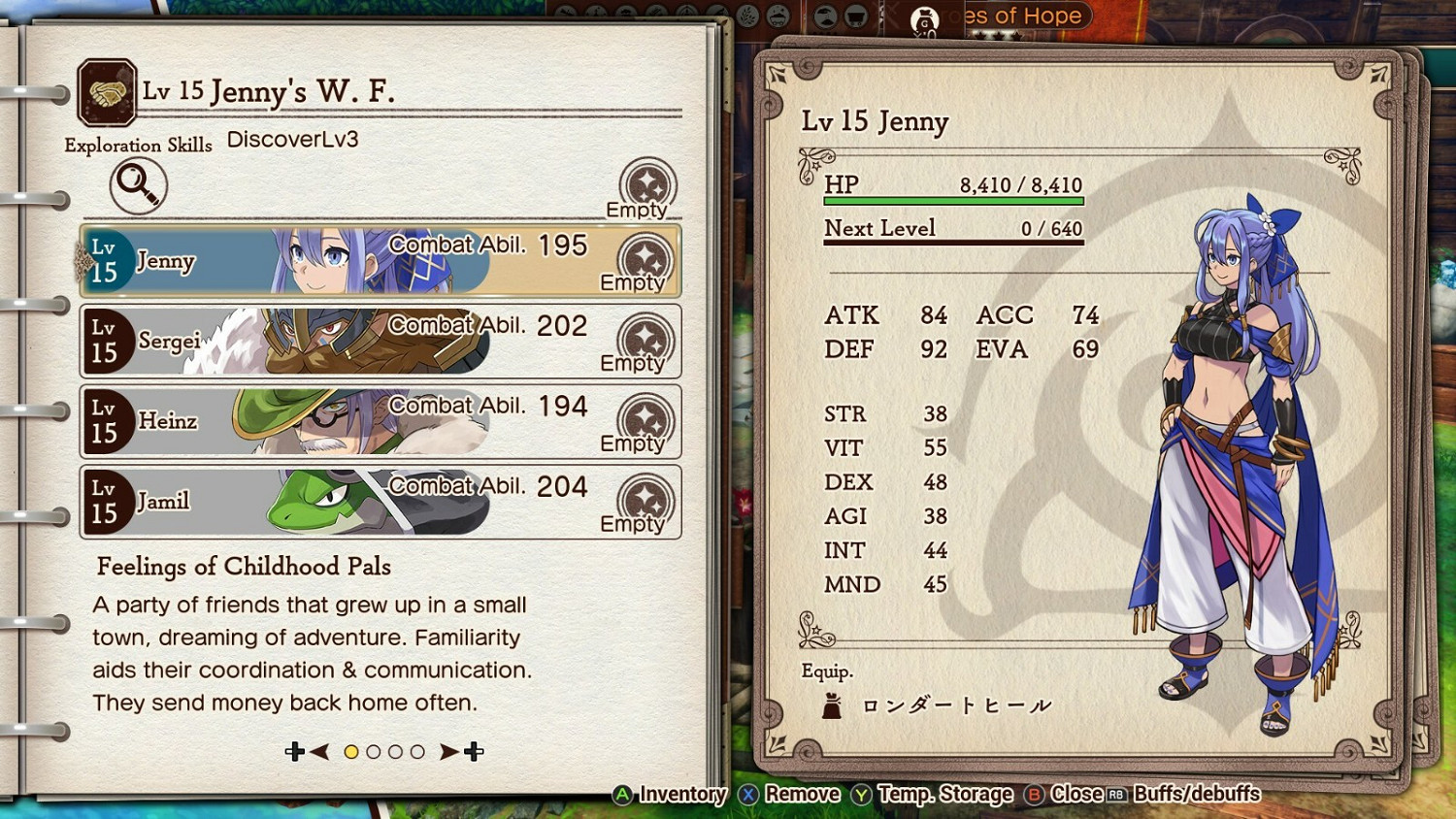
Task: Click Jenny's green HP bar
Action: (x=953, y=199)
